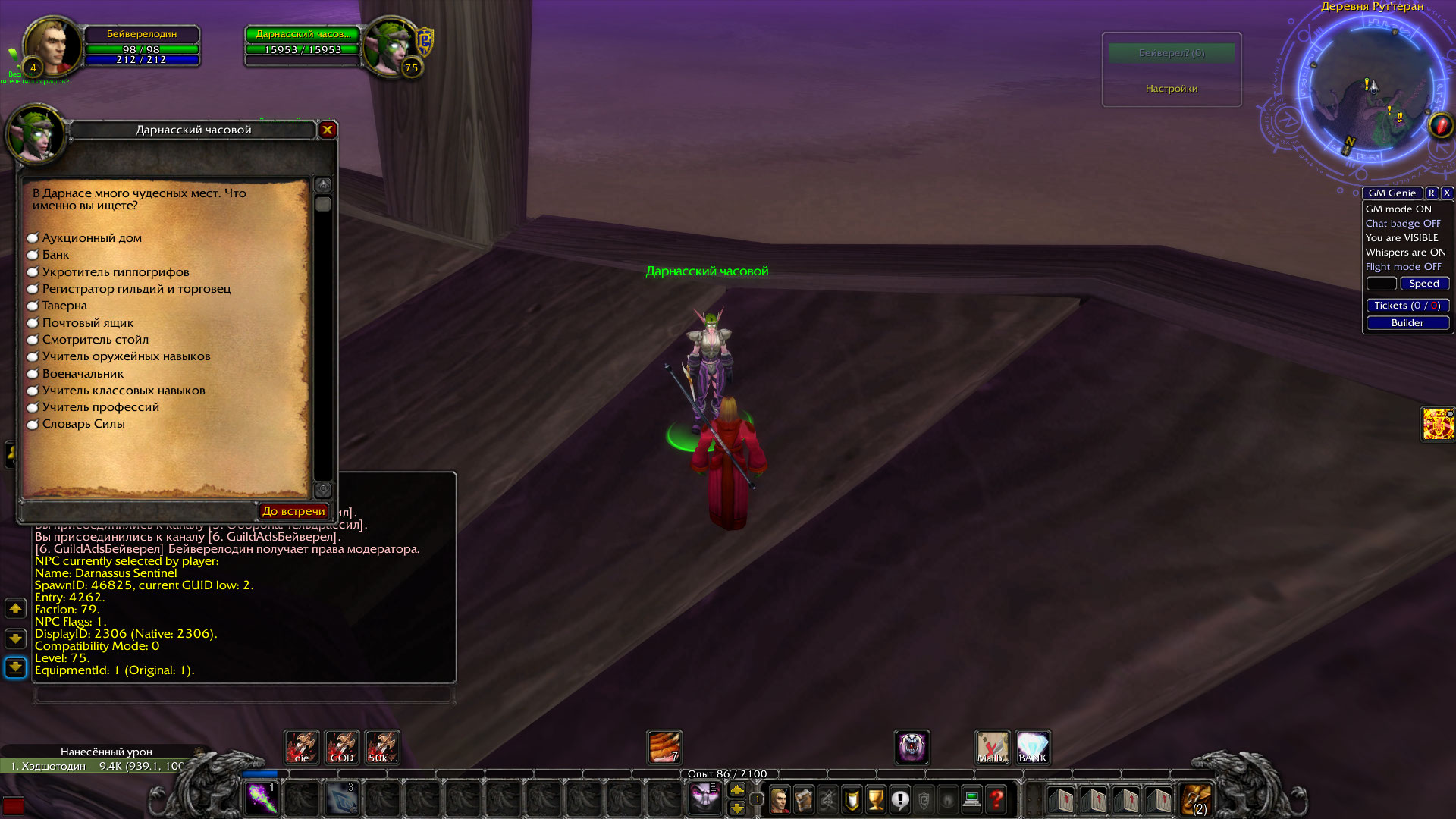Open the achievements trophy icon
Viewport: 1456px width, 819px height.
(x=875, y=800)
